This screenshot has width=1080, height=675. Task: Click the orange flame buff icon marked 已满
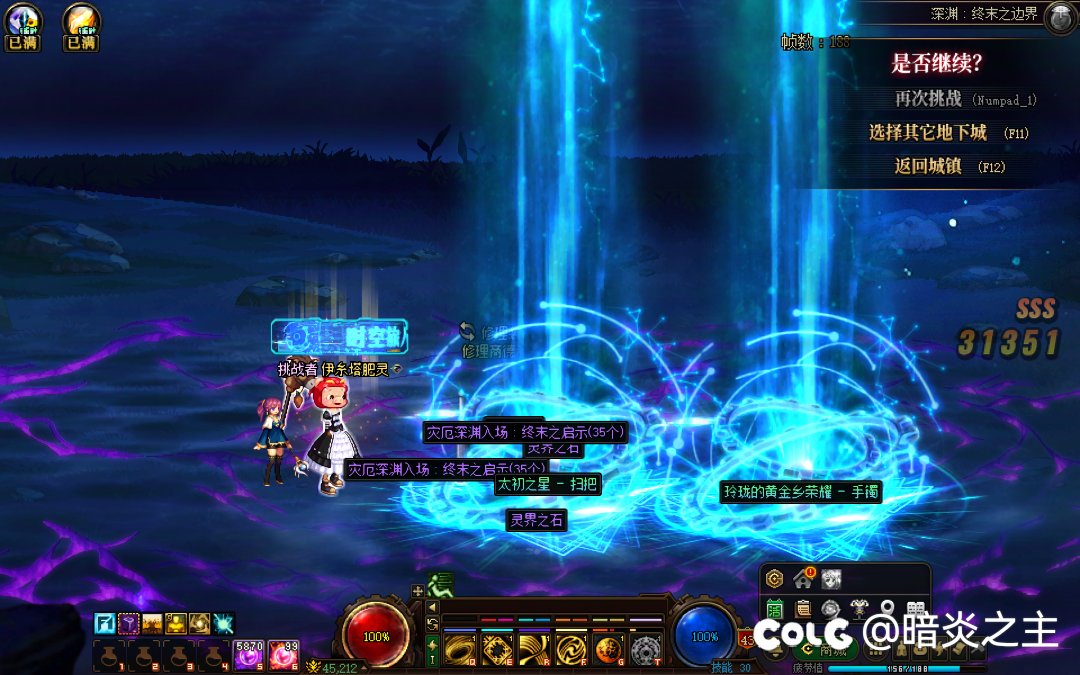(x=81, y=21)
